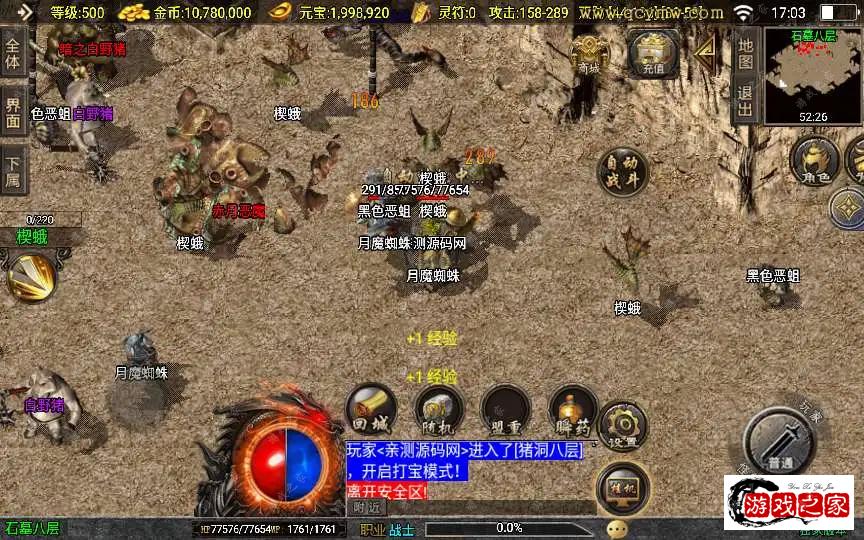This screenshot has height=540, width=864.
Task: Attack with the 普通 sword button
Action: pos(783,440)
